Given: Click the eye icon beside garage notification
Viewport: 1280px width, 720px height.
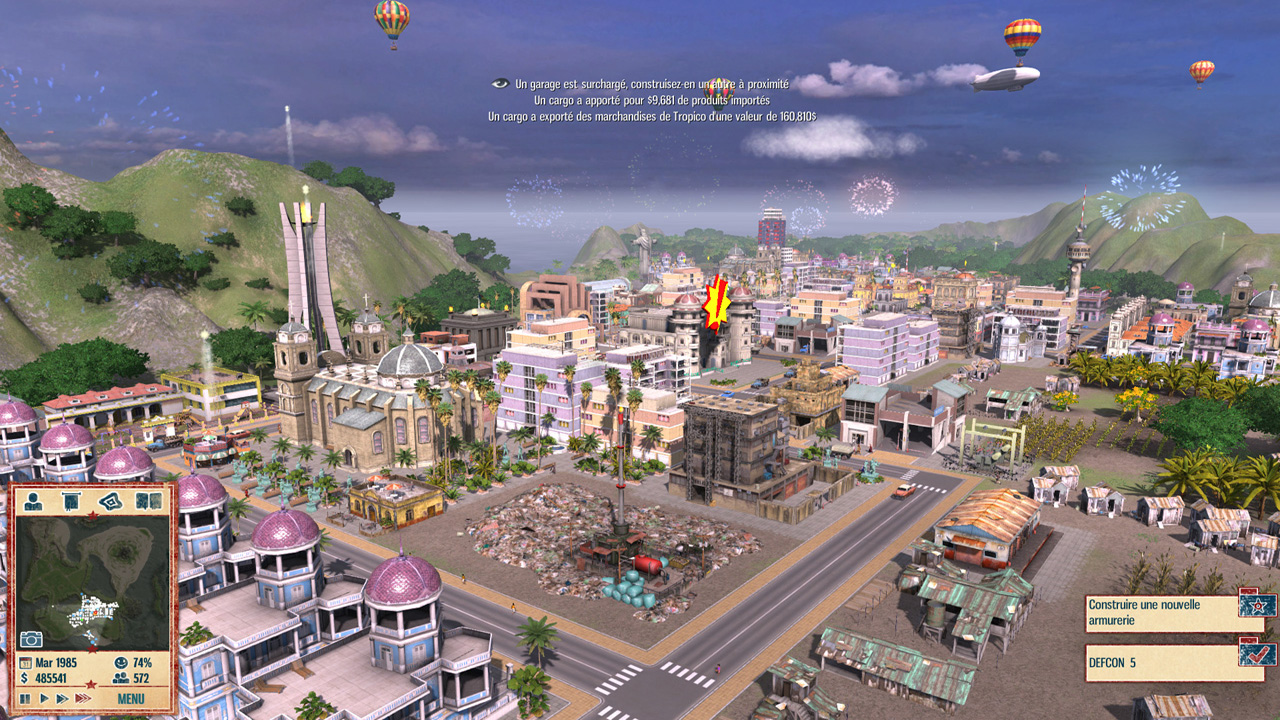Looking at the screenshot, I should [x=500, y=84].
